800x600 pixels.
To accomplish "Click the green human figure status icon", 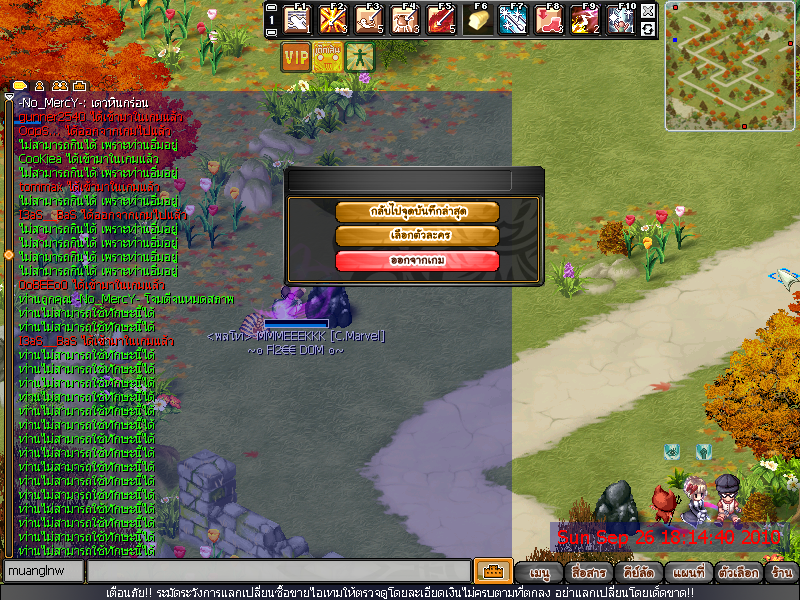I will point(358,57).
